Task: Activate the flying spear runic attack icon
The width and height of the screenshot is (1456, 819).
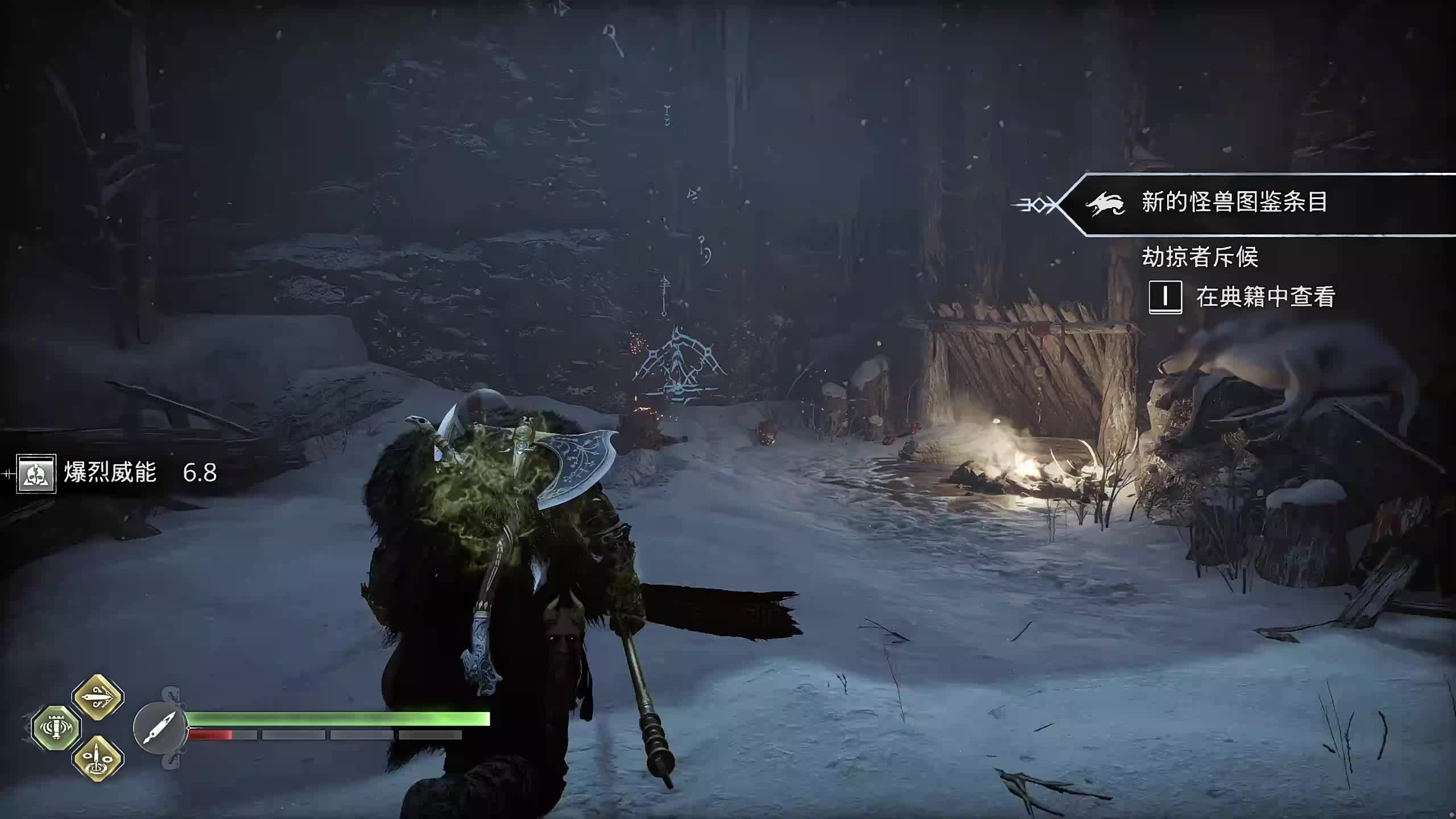Action: (98, 697)
